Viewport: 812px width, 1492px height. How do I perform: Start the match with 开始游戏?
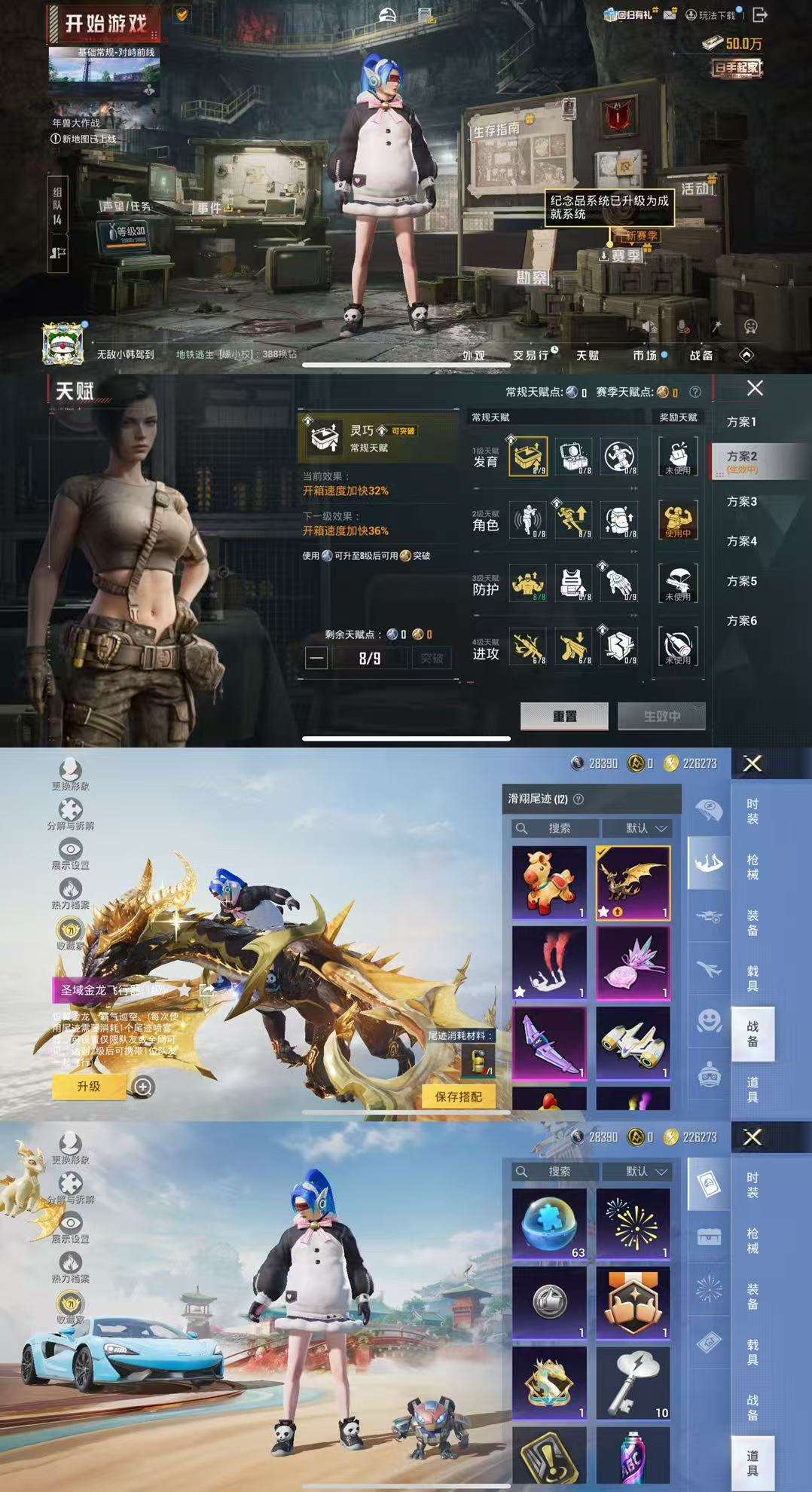[x=104, y=23]
